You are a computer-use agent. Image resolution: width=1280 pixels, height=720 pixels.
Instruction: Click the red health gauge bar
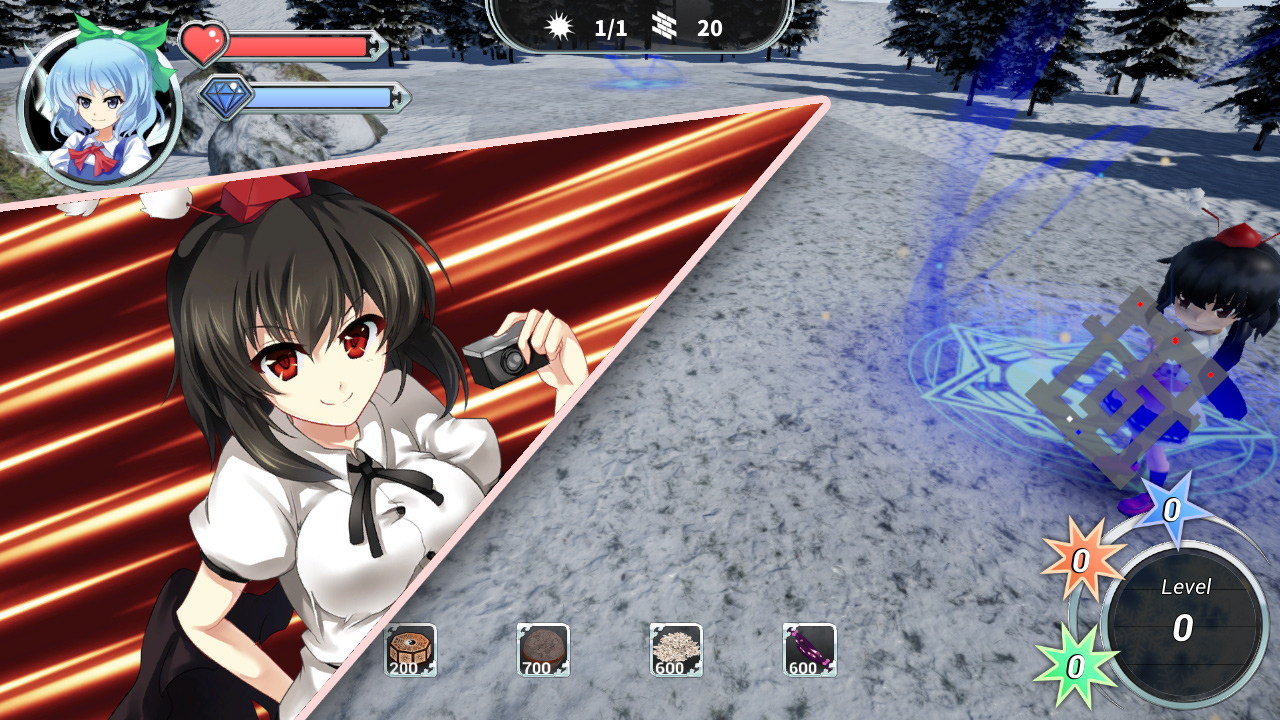[x=300, y=42]
